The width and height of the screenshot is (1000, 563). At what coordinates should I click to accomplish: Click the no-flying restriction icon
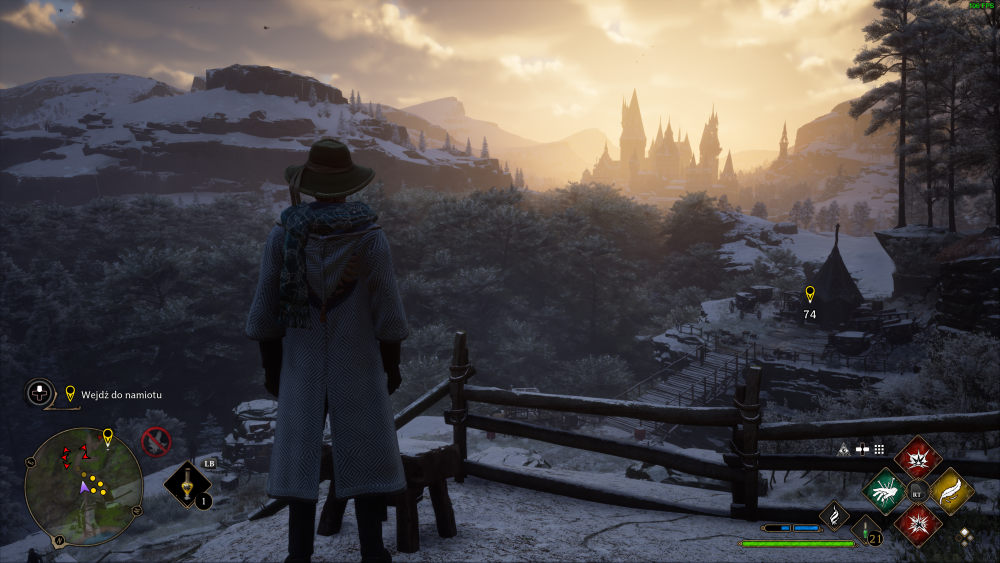pos(155,441)
